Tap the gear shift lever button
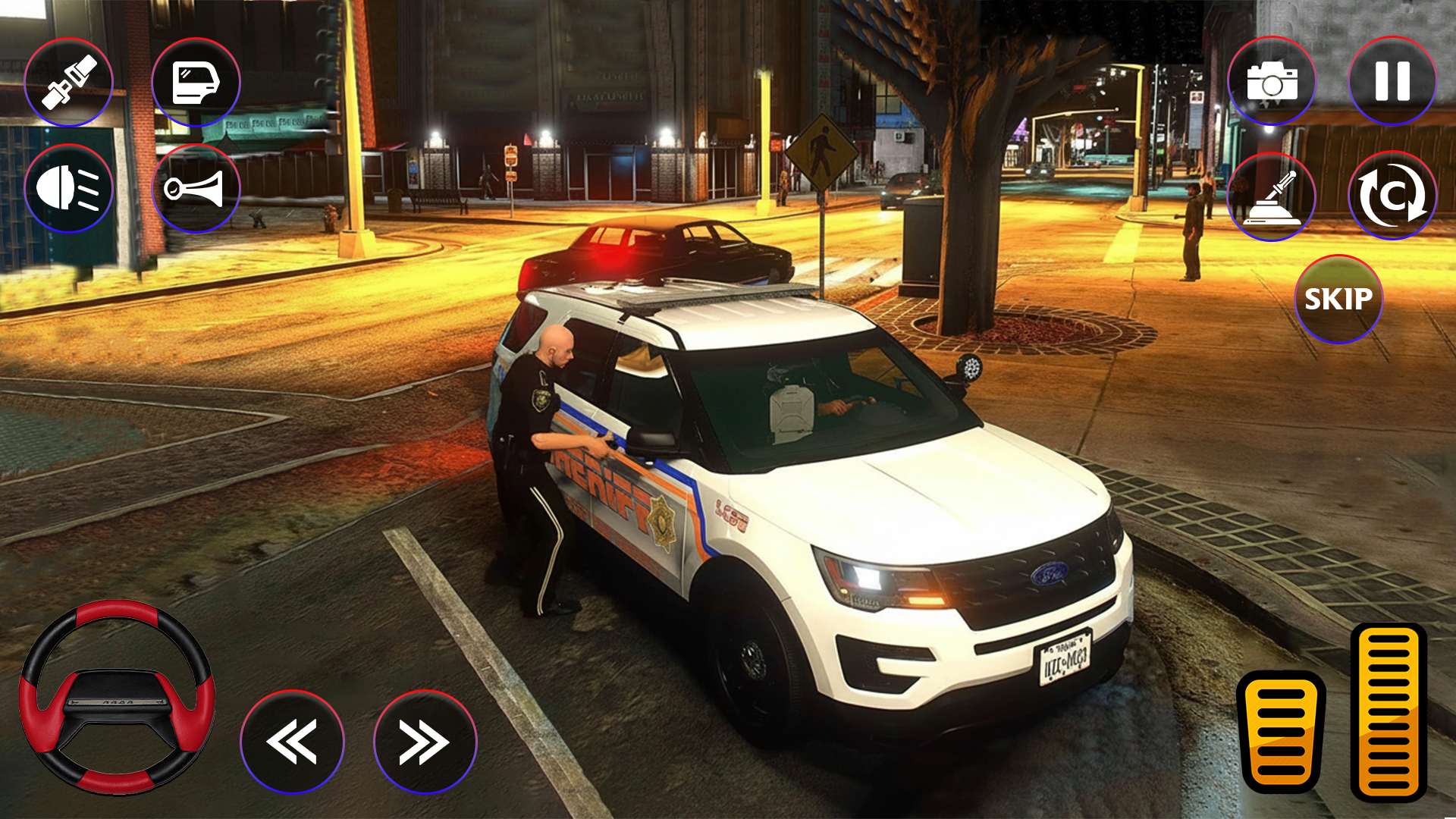 [1272, 196]
